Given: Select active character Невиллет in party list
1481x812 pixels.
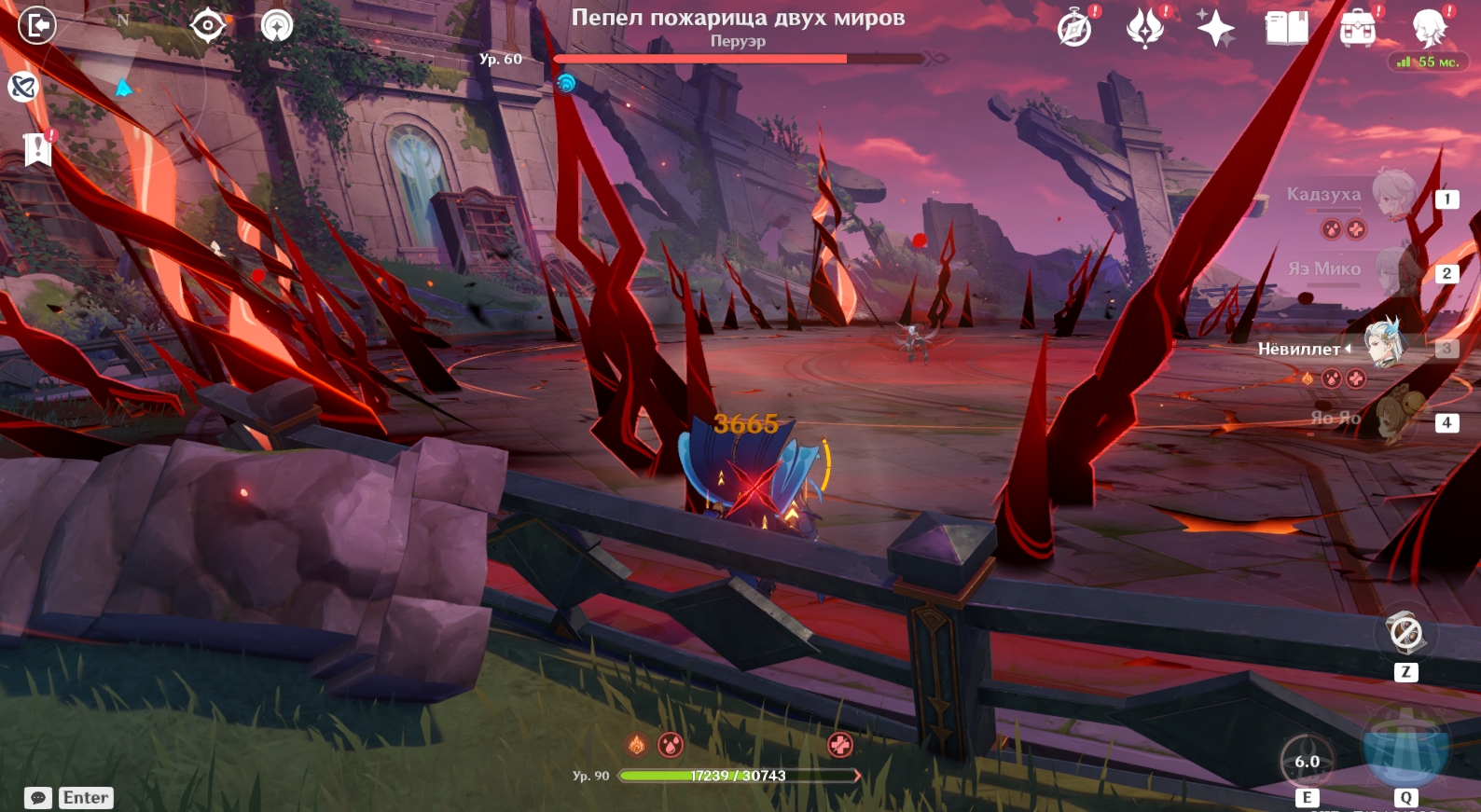Looking at the screenshot, I should point(1384,345).
